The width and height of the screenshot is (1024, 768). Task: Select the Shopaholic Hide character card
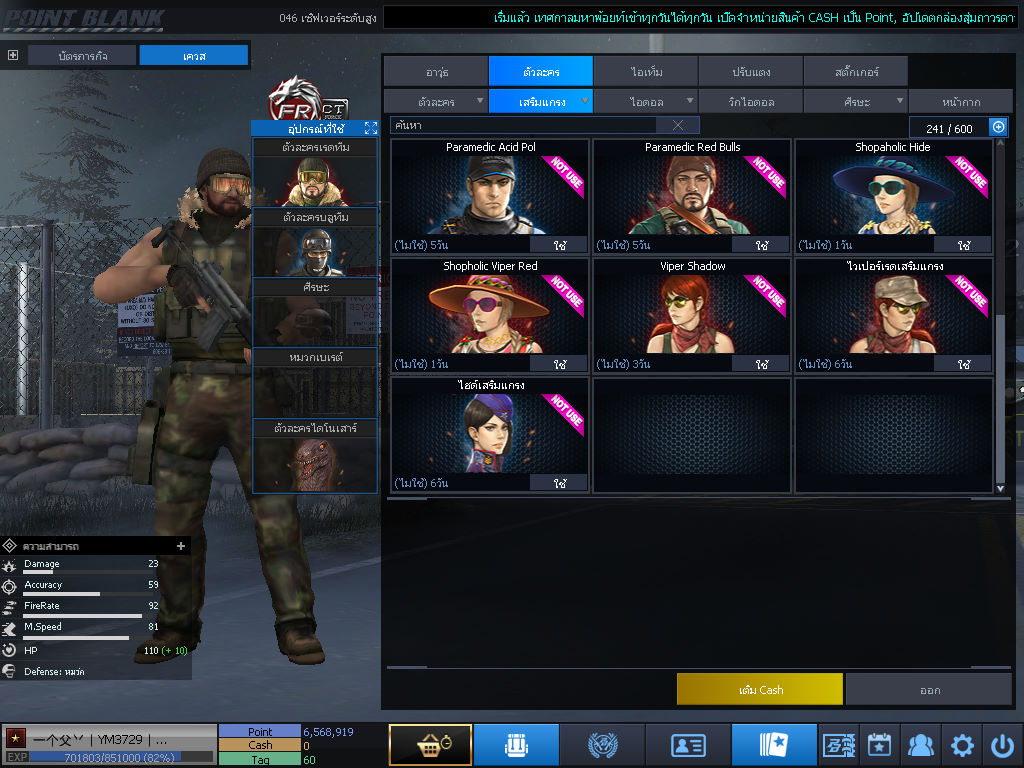click(x=893, y=190)
